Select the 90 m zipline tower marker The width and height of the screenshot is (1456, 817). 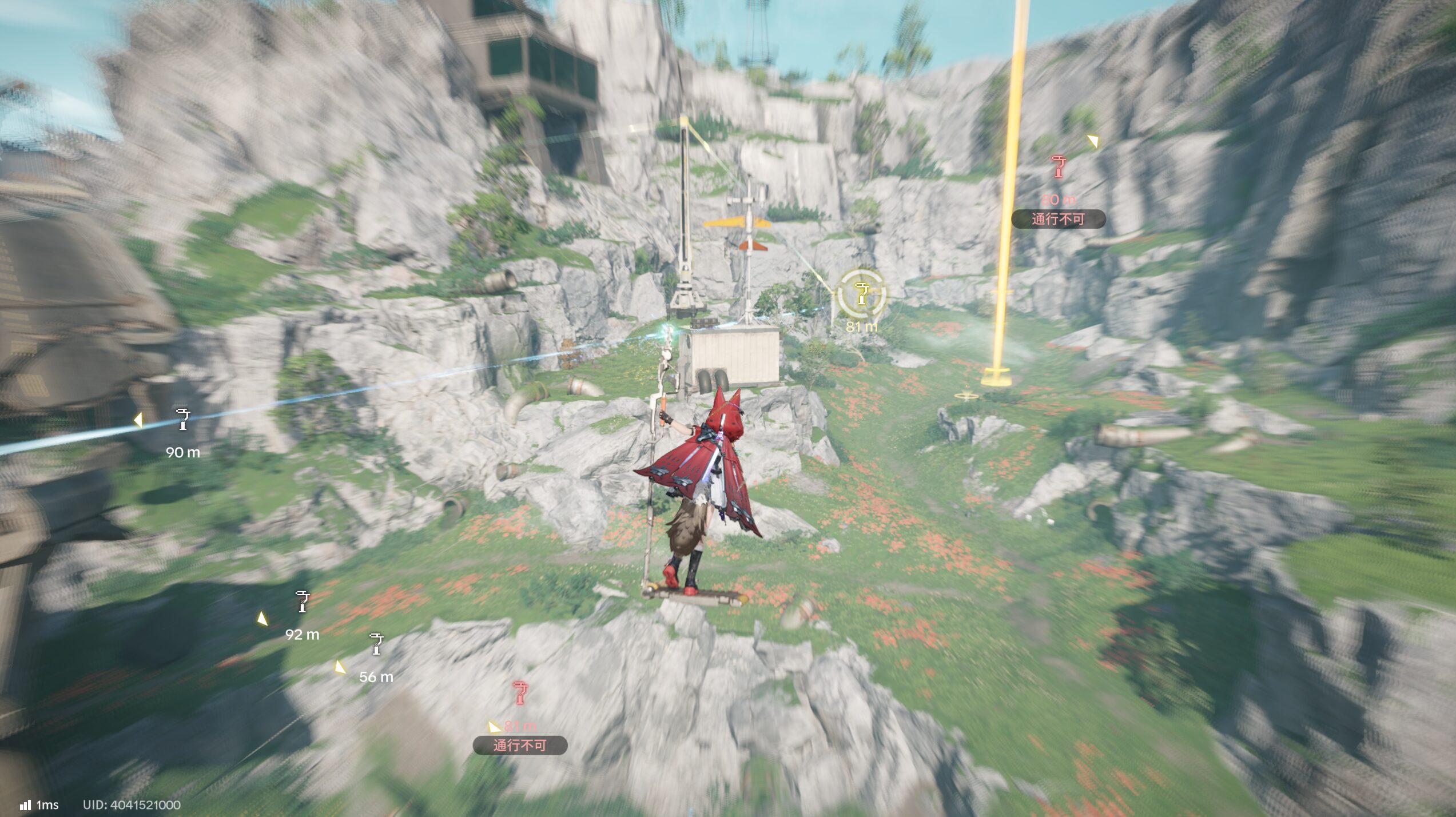tap(182, 420)
